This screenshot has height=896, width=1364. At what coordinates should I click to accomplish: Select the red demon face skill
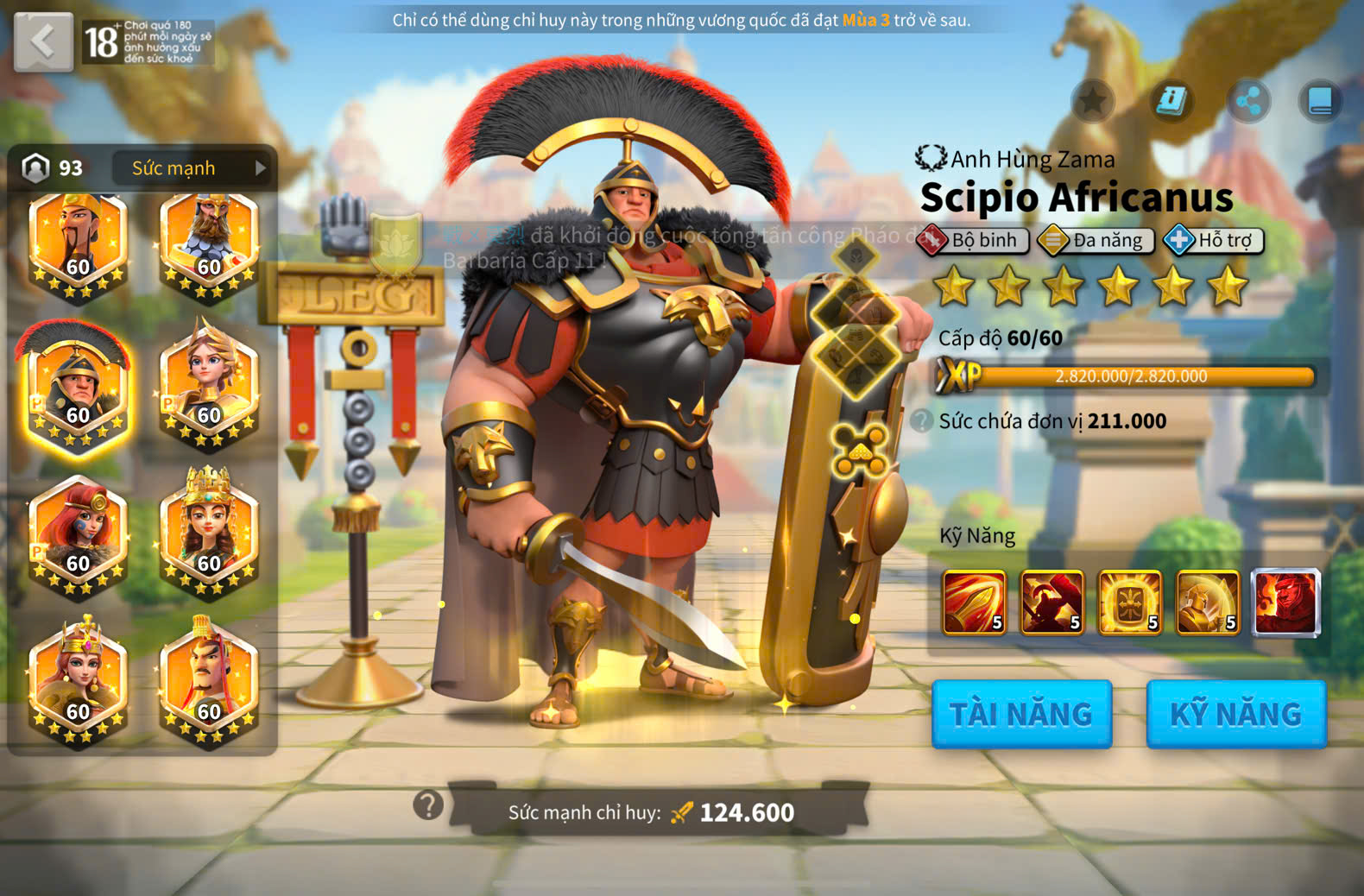(1285, 602)
